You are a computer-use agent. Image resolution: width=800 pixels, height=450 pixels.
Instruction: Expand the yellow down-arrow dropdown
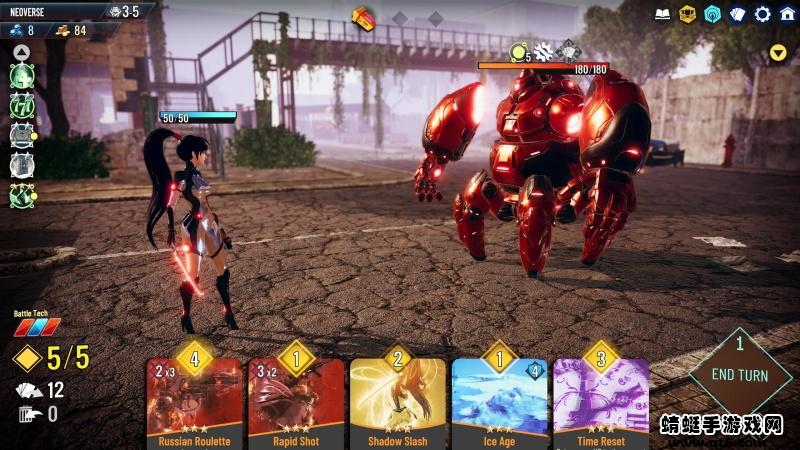click(778, 52)
